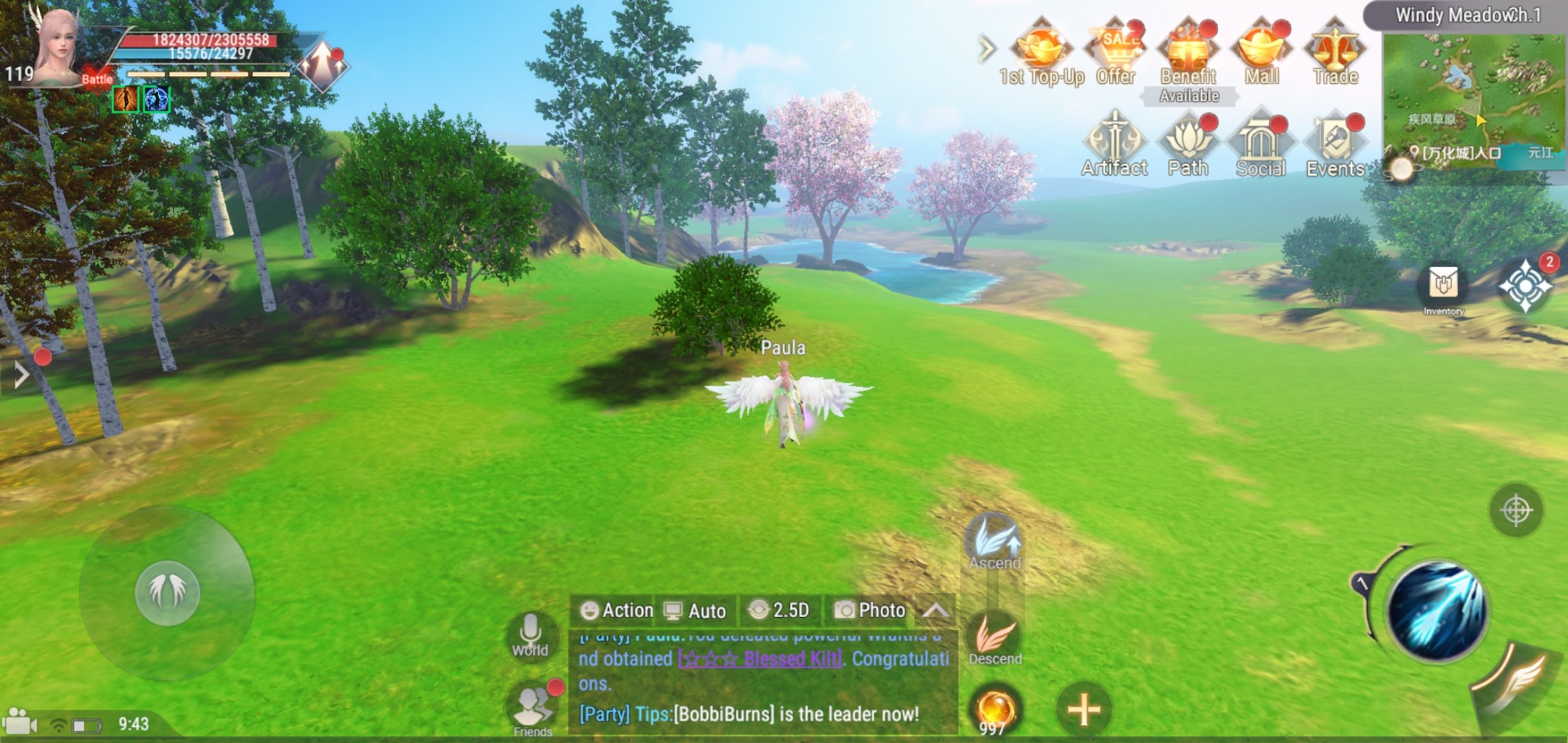Open Photo mode

coord(870,610)
